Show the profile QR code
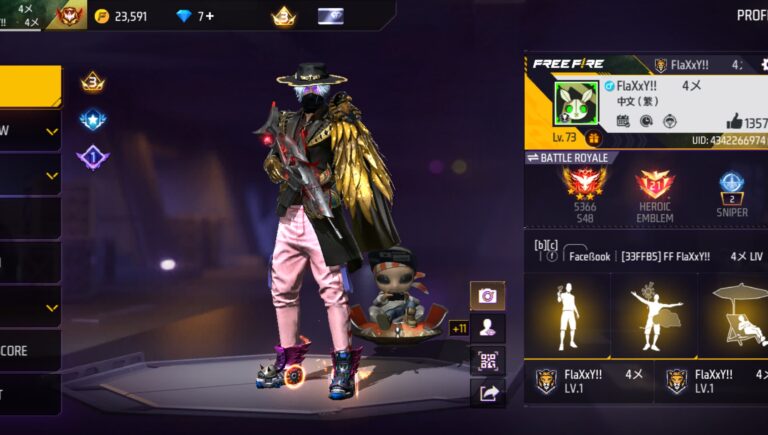Screen dimensions: 768x435 pos(487,360)
